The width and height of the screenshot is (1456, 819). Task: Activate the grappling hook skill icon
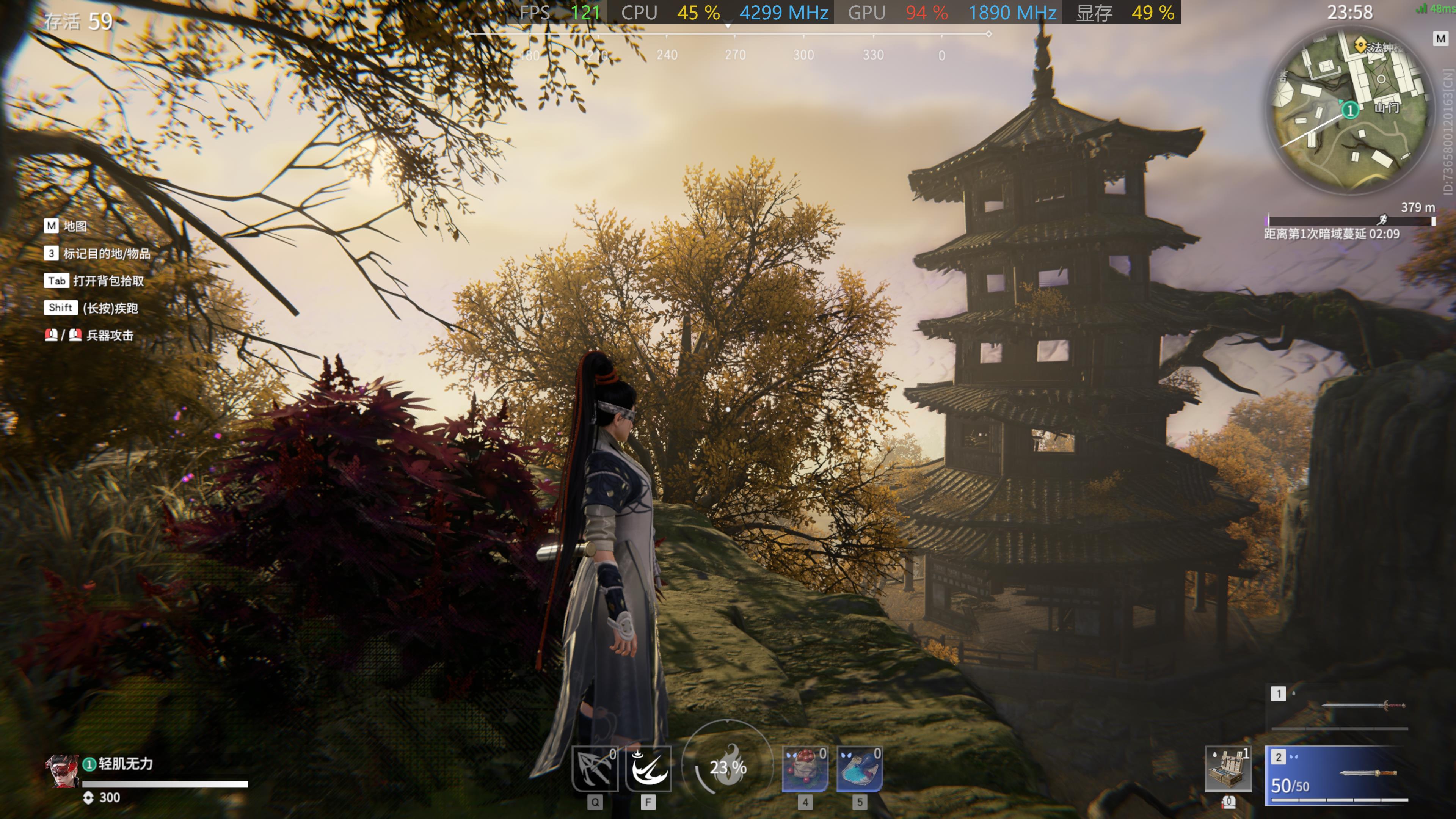[594, 768]
